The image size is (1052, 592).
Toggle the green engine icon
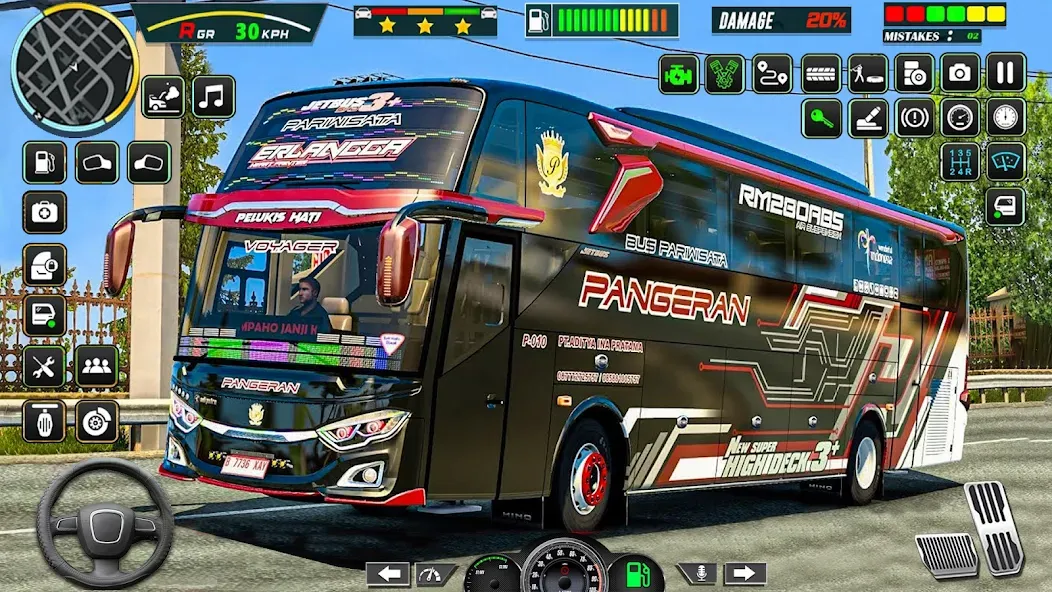(679, 74)
